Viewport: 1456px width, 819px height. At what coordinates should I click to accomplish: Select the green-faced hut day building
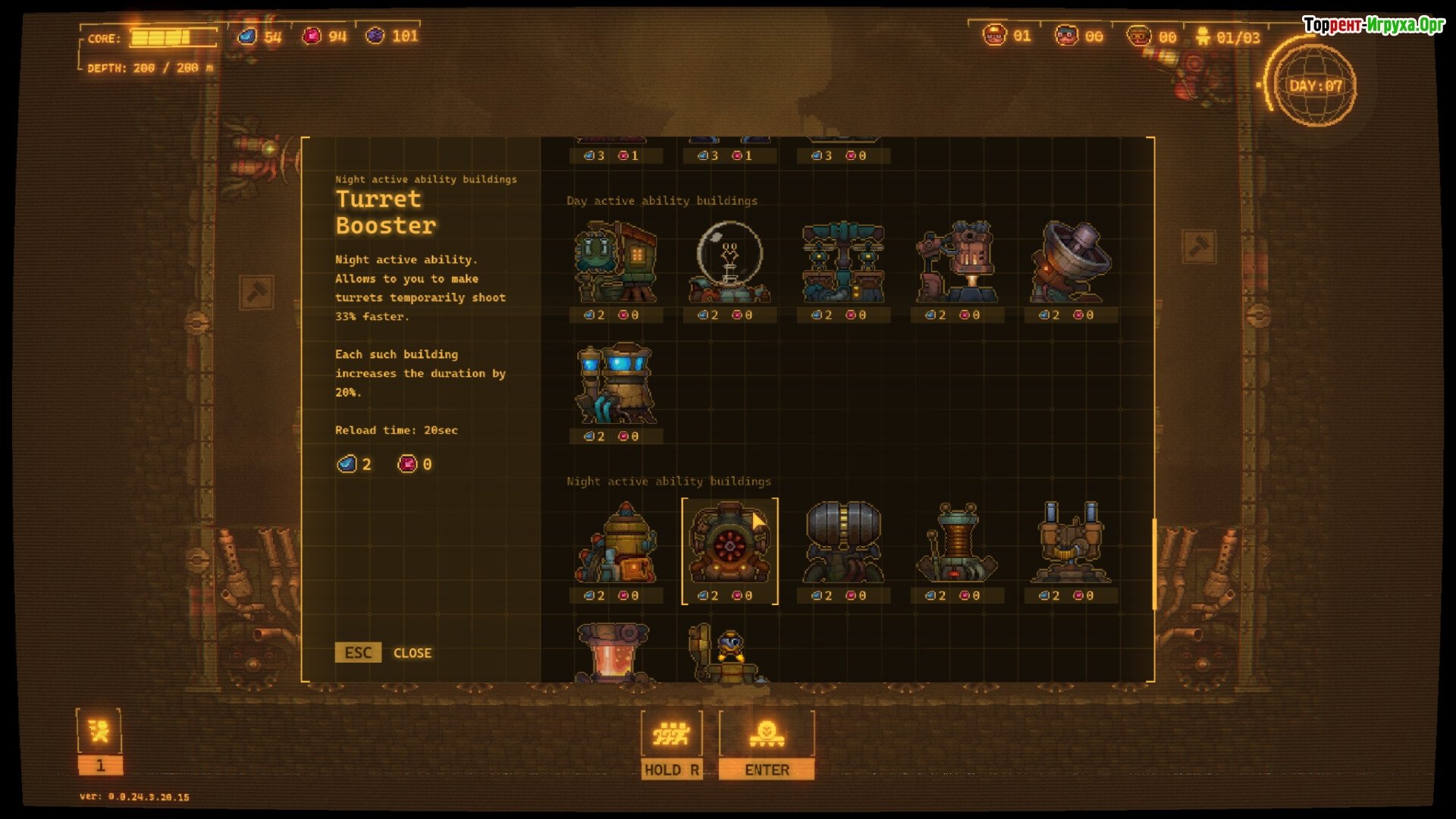[616, 263]
